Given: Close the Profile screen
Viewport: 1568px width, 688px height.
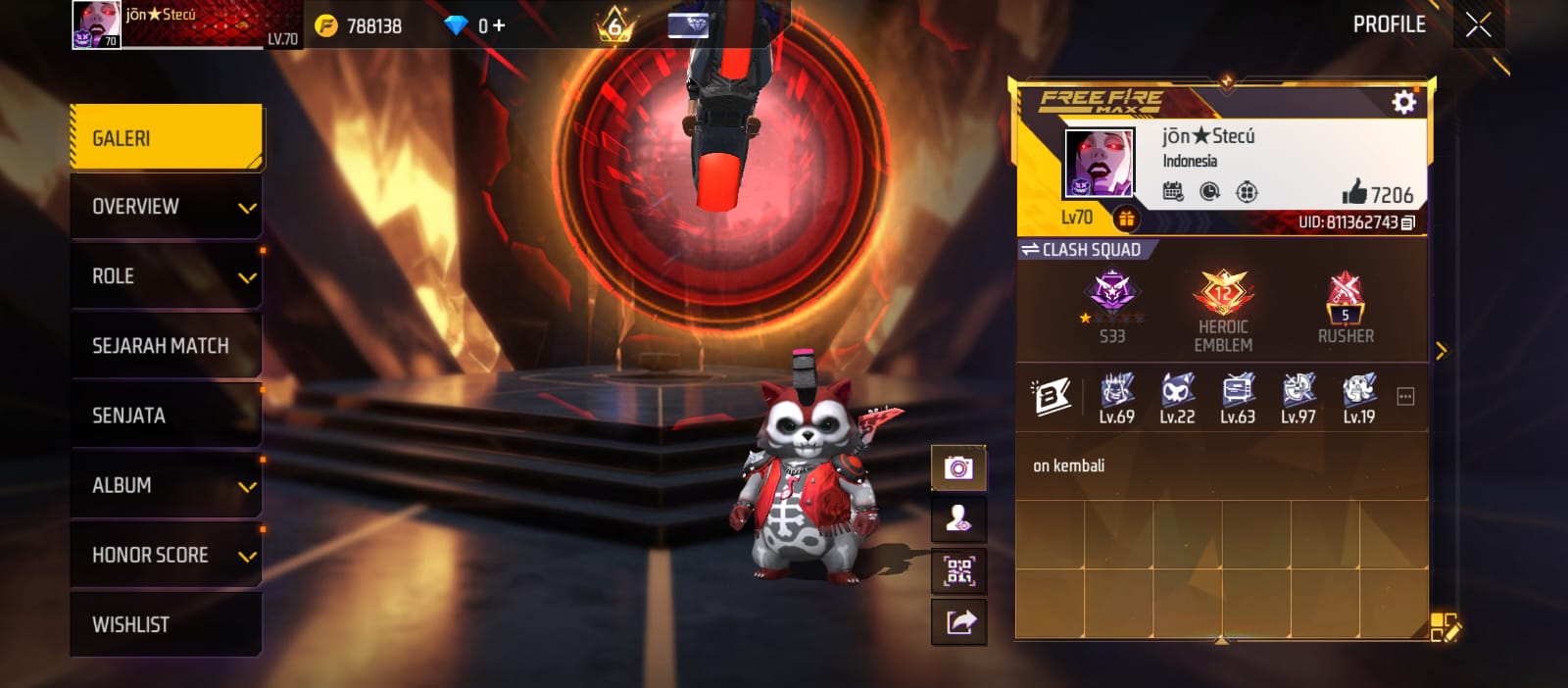Looking at the screenshot, I should 1478,25.
